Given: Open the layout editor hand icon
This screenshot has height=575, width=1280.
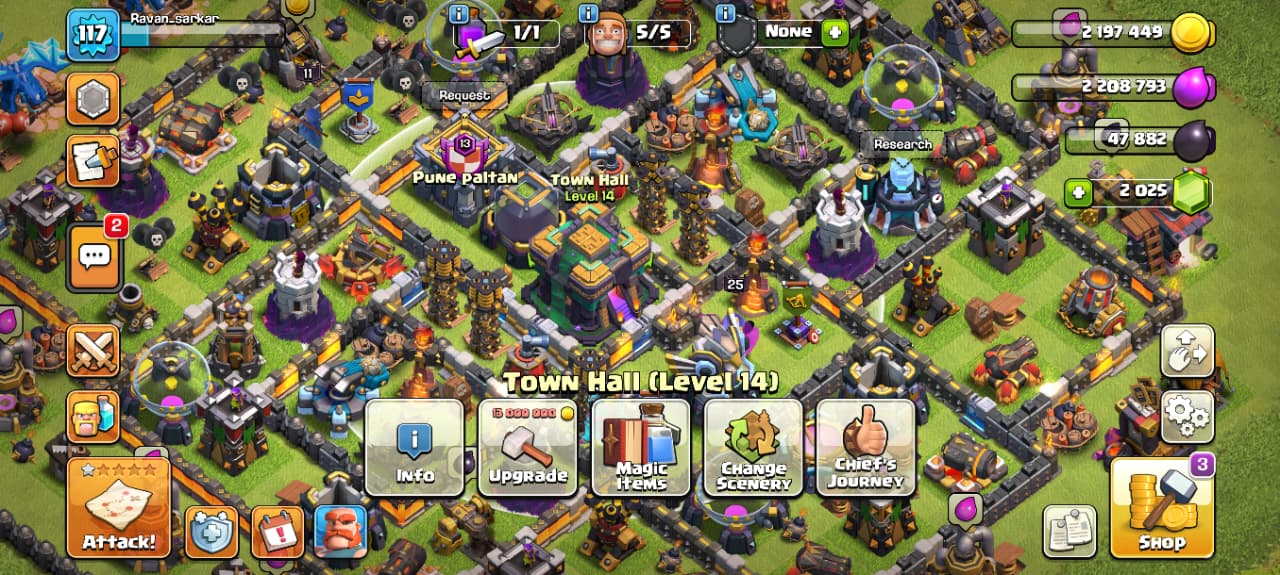Looking at the screenshot, I should coord(1187,350).
